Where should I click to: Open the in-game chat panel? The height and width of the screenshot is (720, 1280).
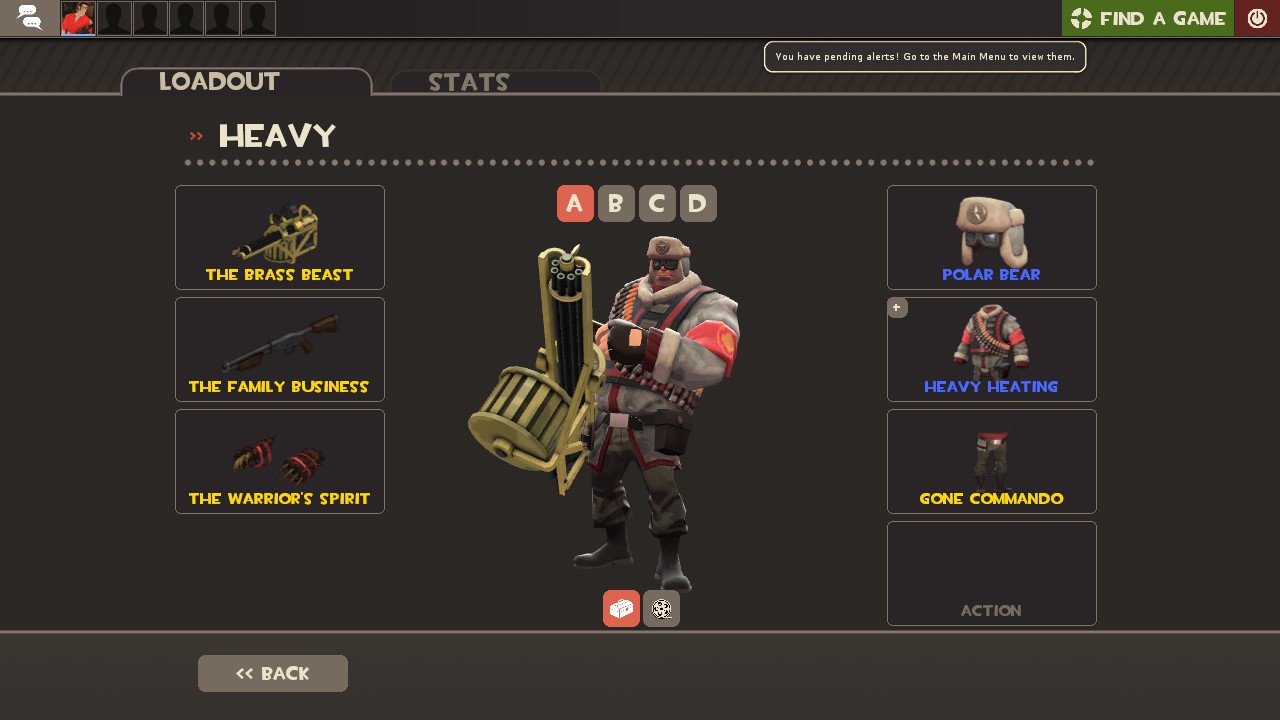pyautogui.click(x=28, y=17)
